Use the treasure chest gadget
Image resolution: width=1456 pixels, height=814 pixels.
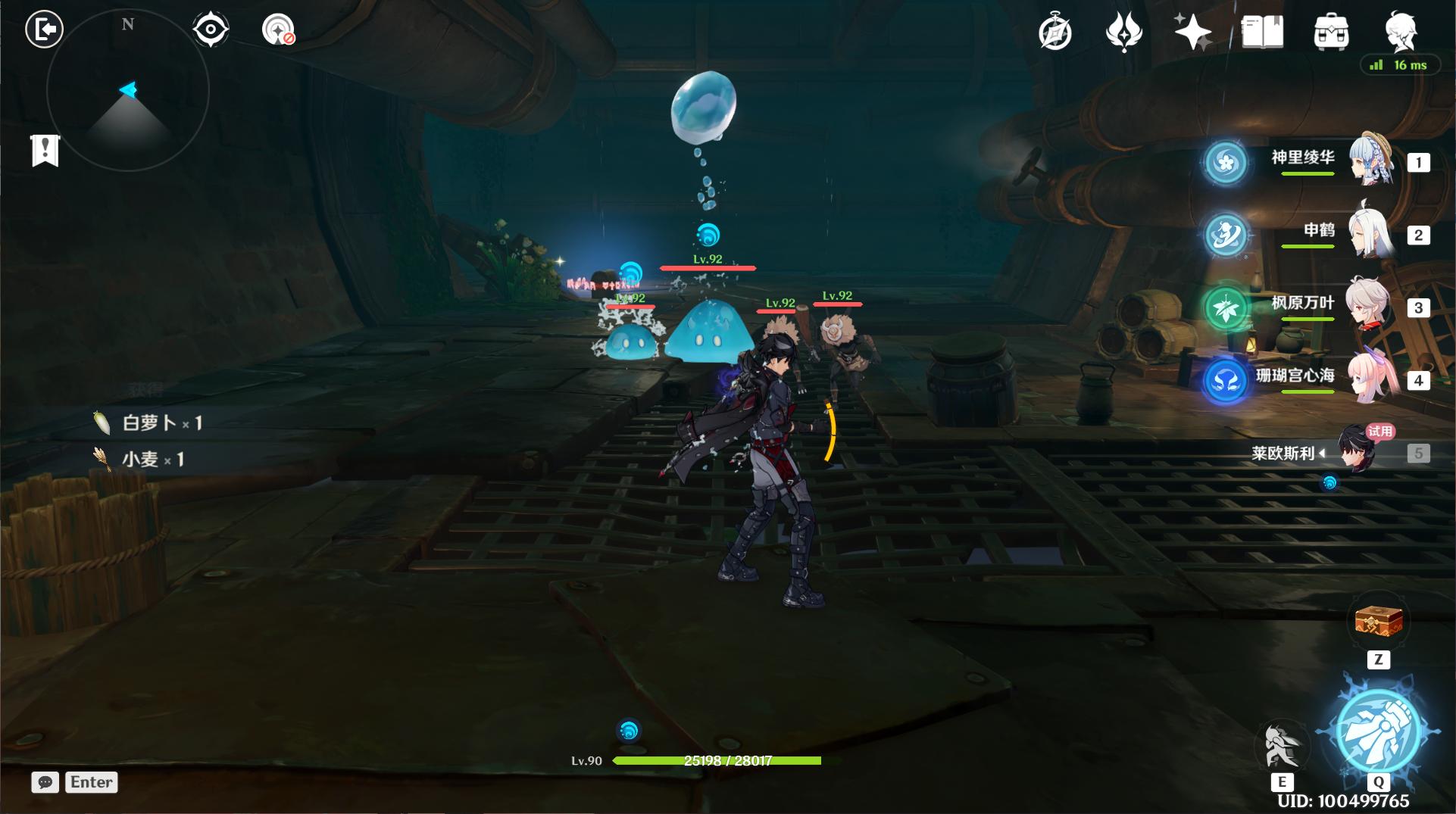pyautogui.click(x=1378, y=622)
